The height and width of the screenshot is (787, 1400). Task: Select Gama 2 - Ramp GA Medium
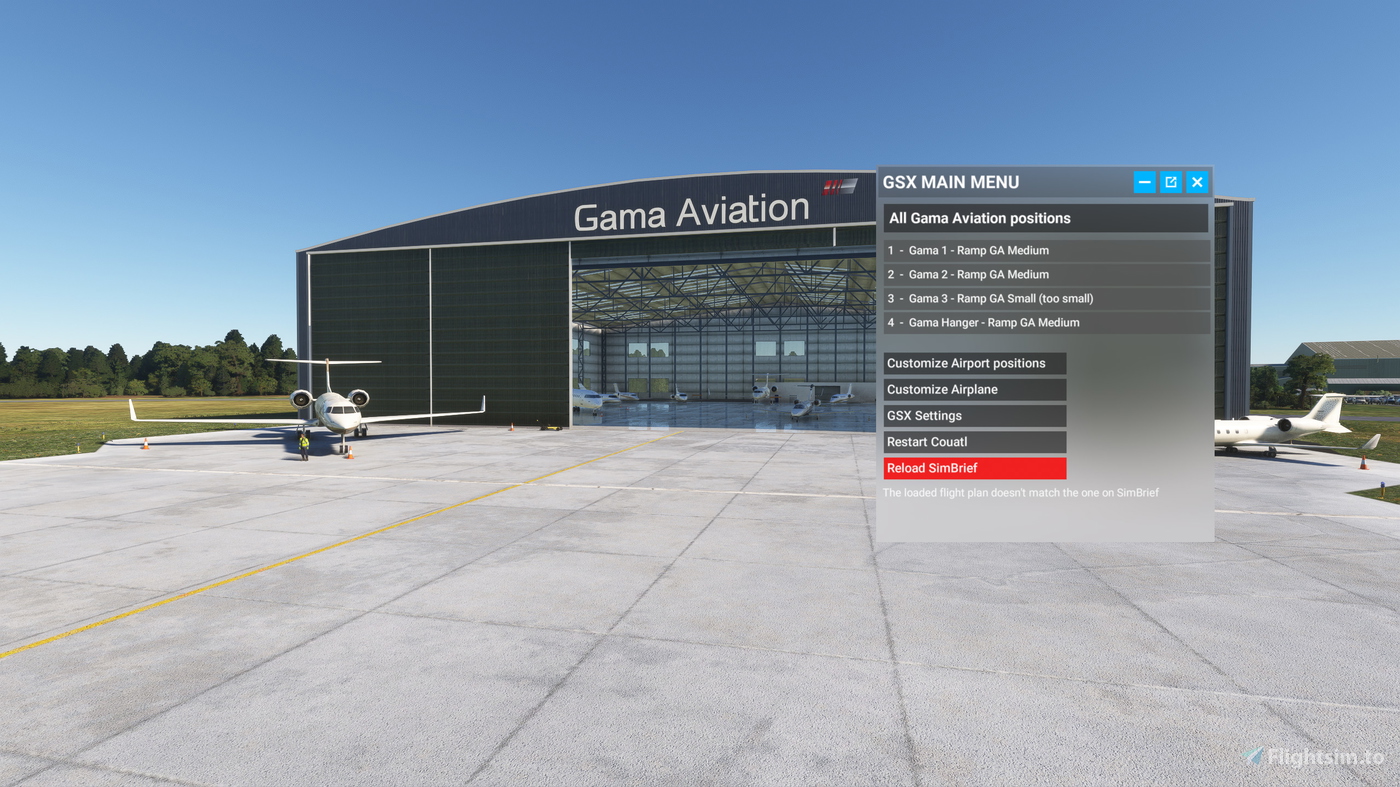pos(1045,273)
